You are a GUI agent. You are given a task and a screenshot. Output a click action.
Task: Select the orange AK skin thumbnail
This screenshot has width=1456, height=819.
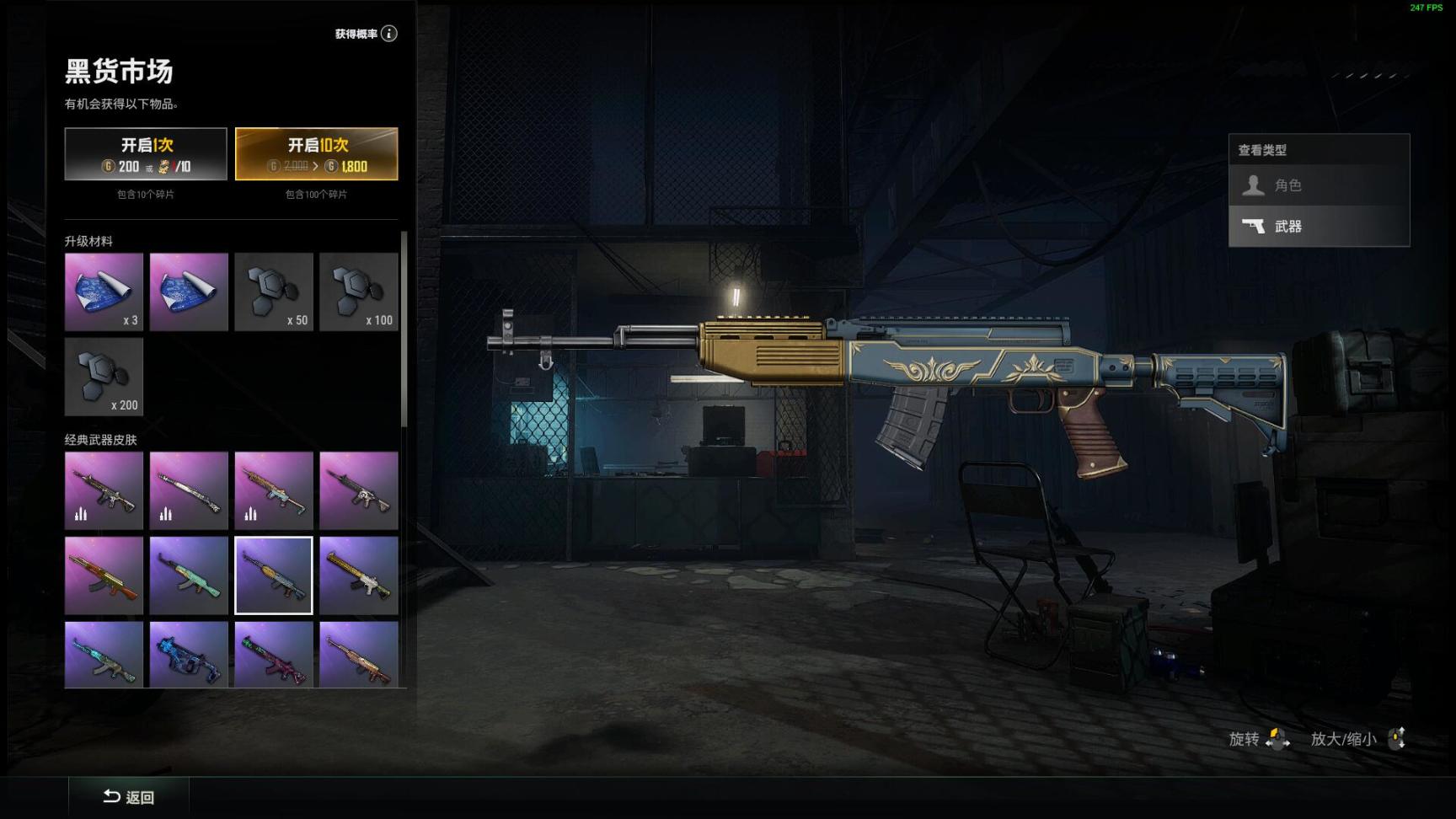point(104,575)
